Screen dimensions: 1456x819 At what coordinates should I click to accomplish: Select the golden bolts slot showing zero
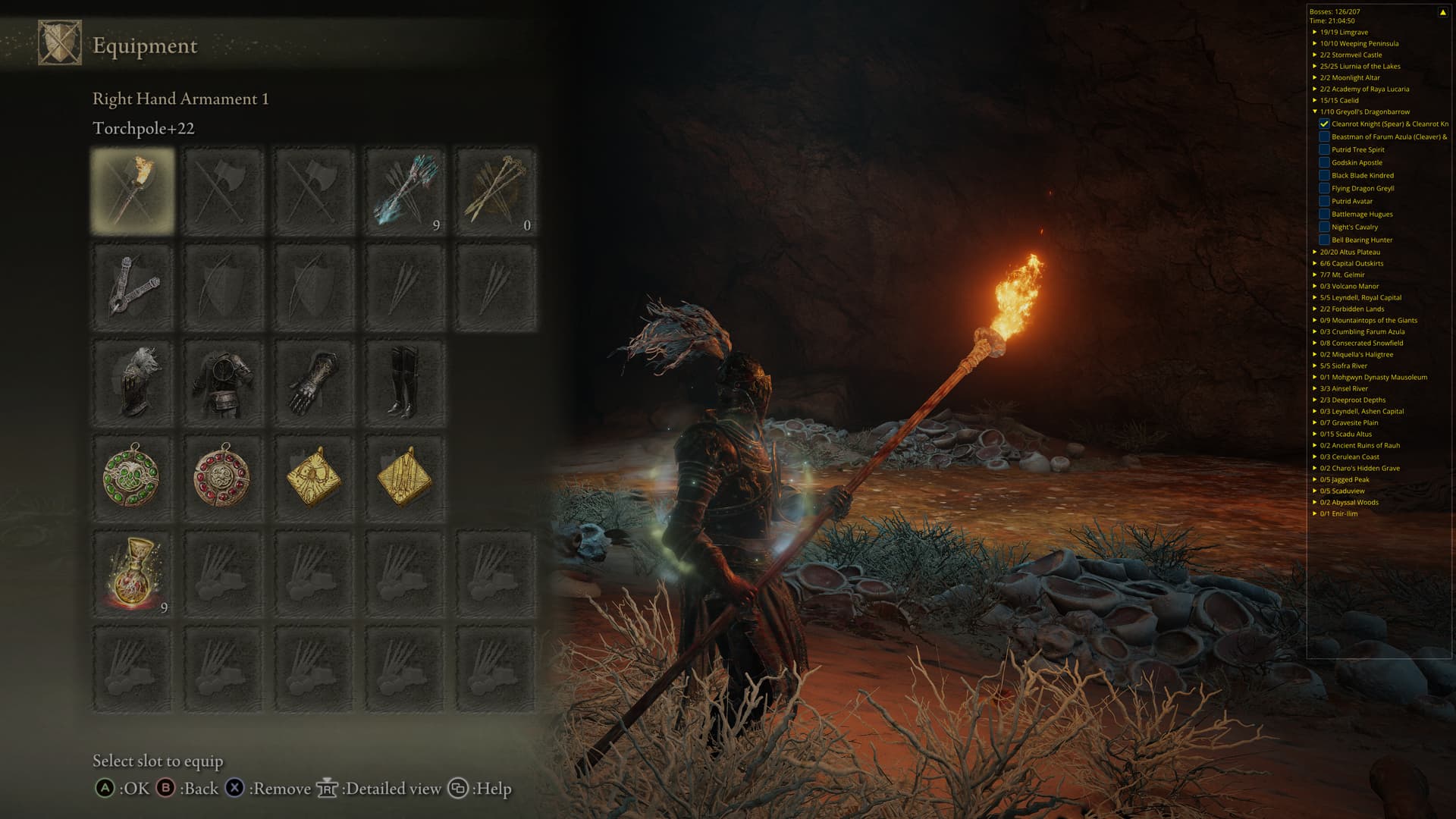pos(496,190)
